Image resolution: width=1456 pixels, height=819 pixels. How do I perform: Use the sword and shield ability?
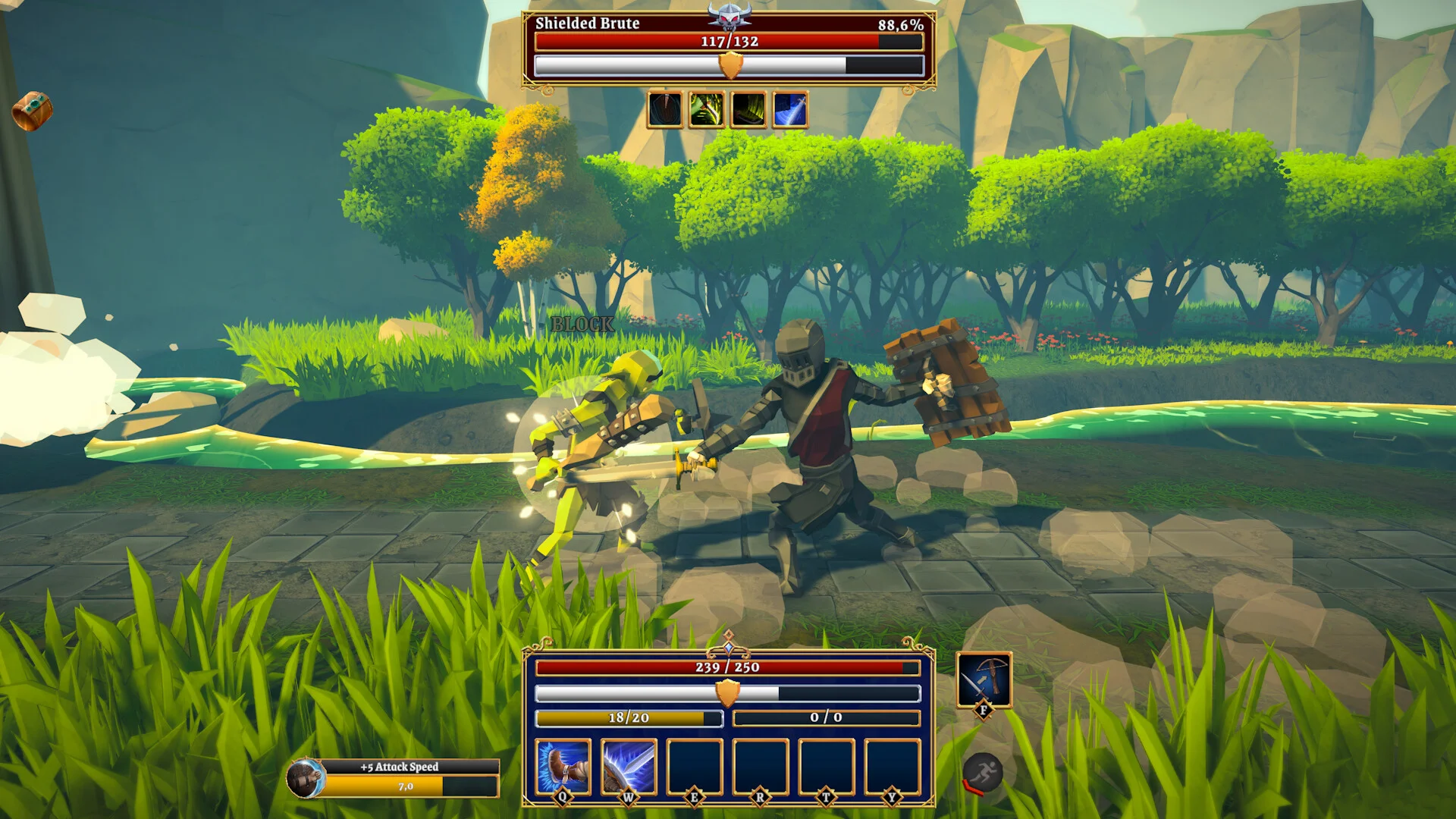pos(629,767)
